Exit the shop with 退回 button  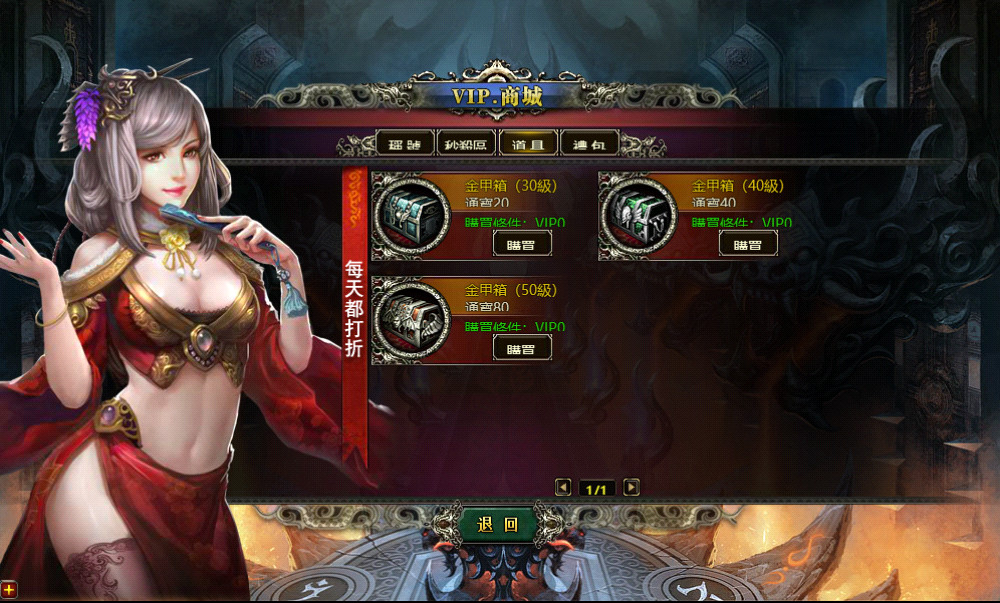pos(497,524)
